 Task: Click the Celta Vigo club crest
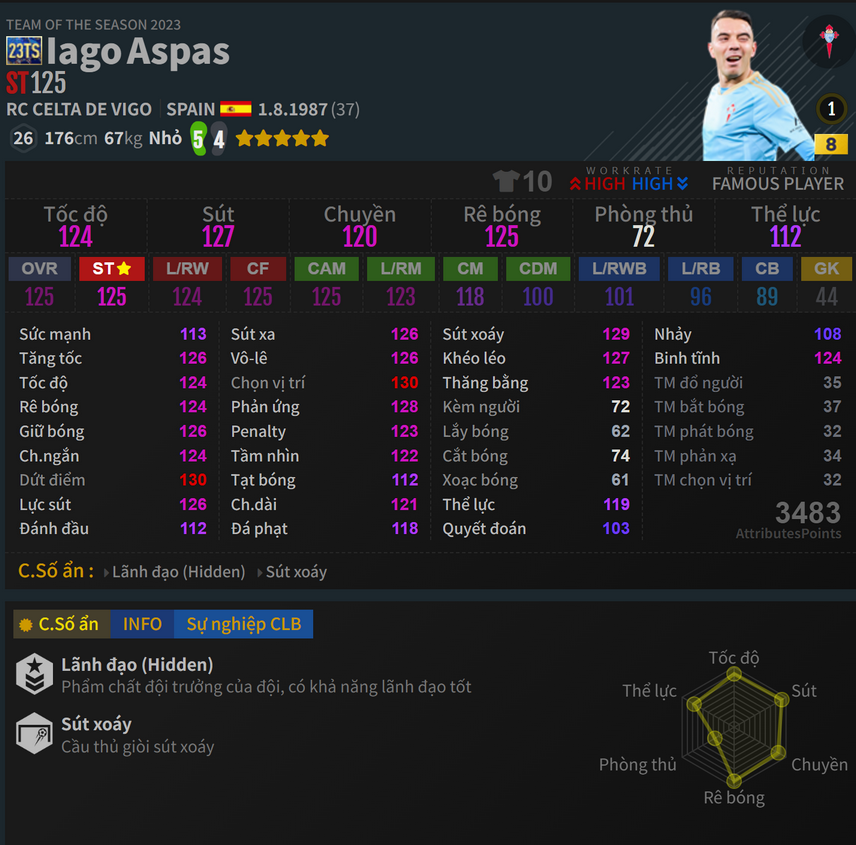(829, 41)
